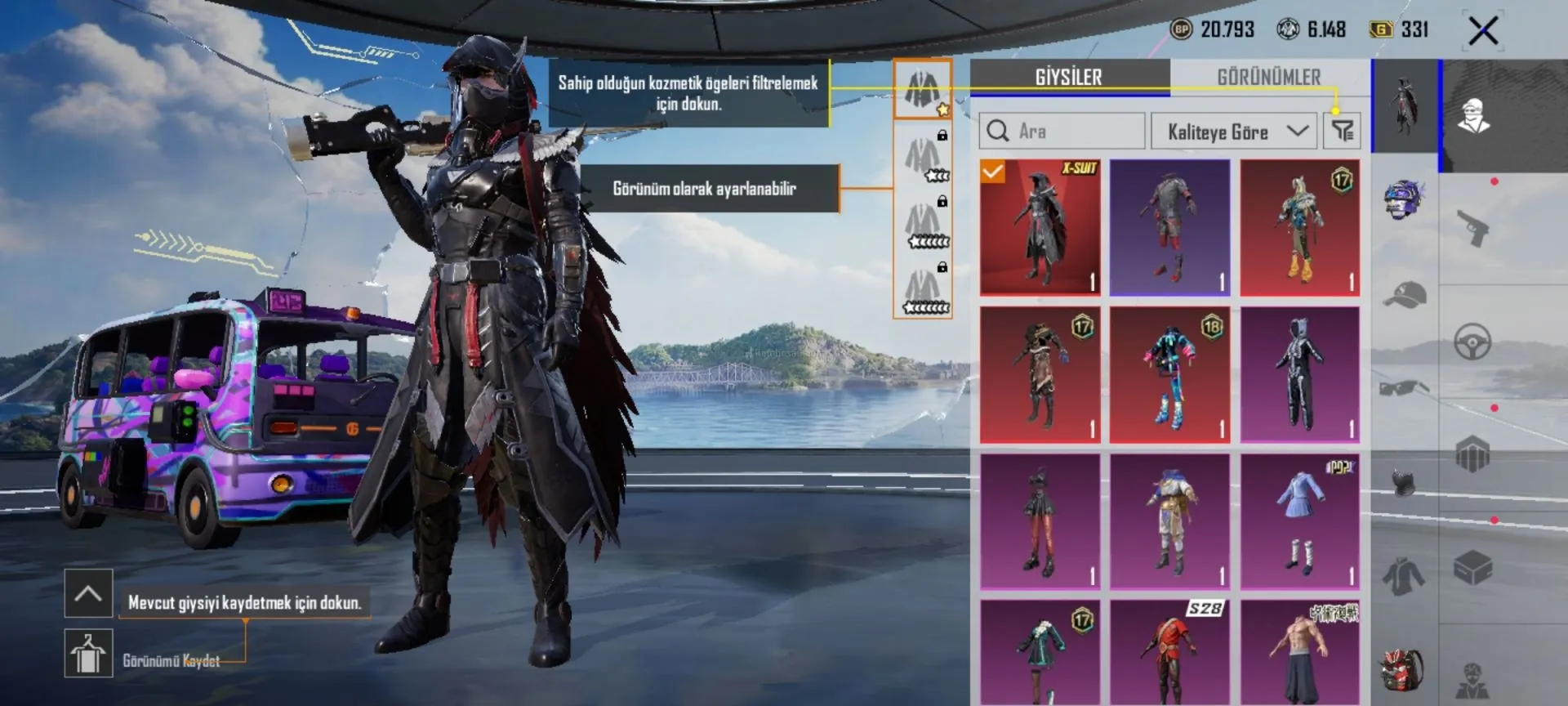Select the sunglasses eyewear category

click(x=1404, y=388)
